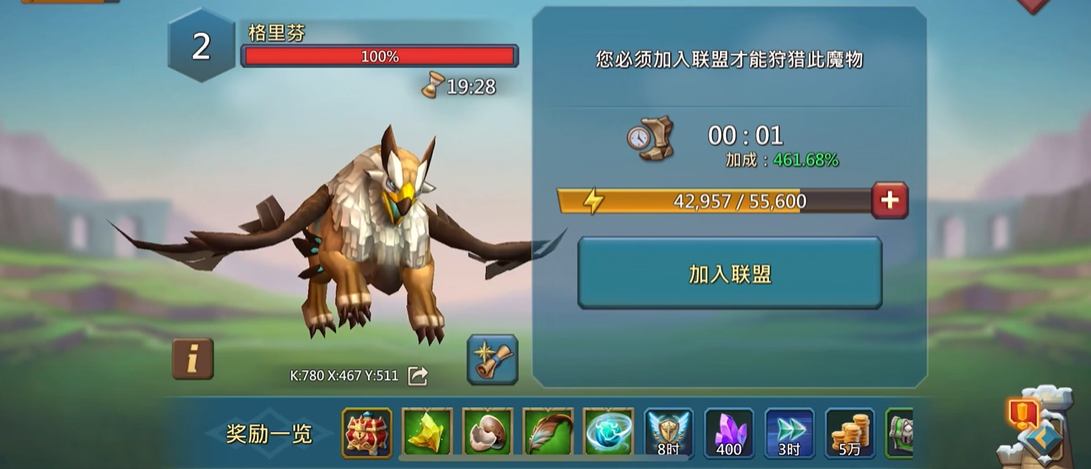The width and height of the screenshot is (1091, 469).
Task: Inspect the 400 purple gems reward
Action: (729, 433)
